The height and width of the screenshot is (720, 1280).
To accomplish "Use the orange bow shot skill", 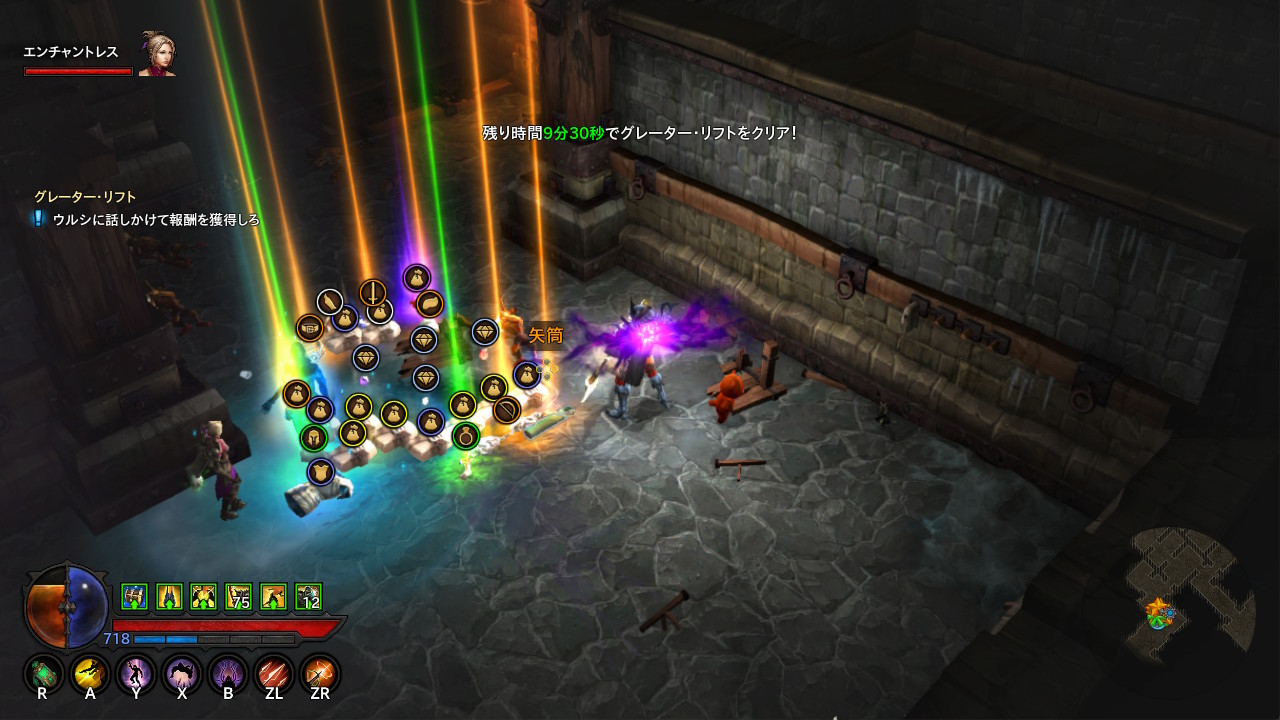I will (x=321, y=674).
